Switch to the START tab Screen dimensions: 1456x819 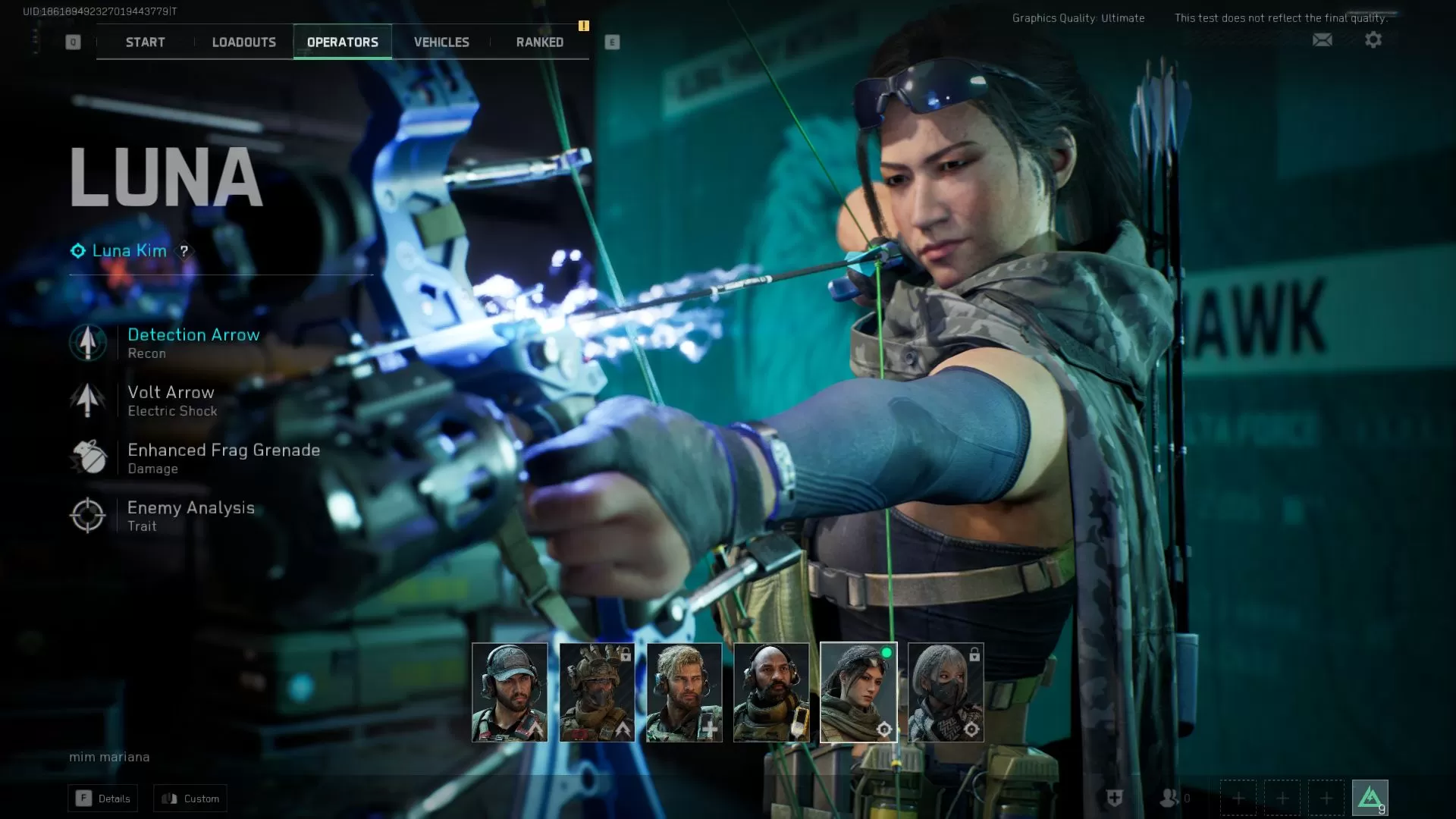[145, 42]
